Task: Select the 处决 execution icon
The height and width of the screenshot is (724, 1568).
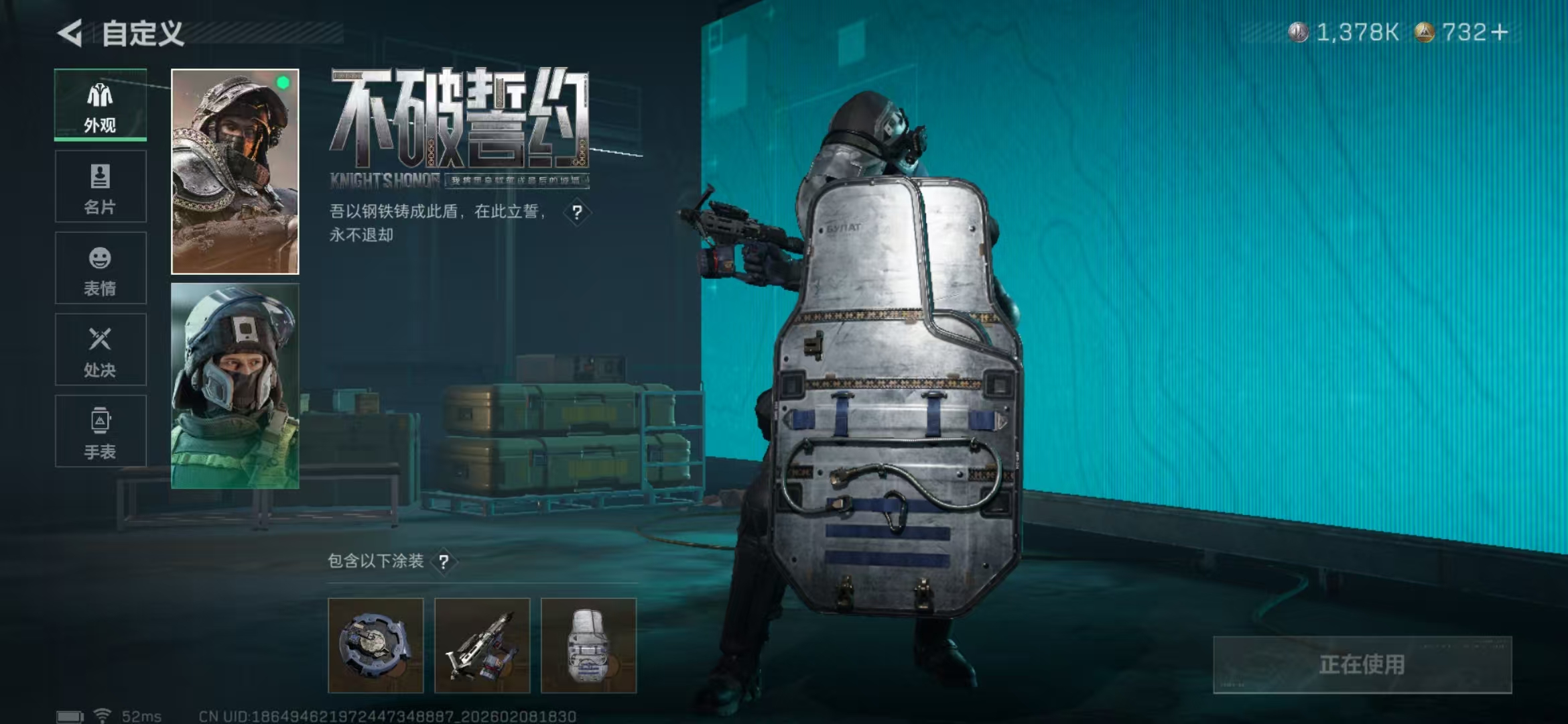Action: 99,350
